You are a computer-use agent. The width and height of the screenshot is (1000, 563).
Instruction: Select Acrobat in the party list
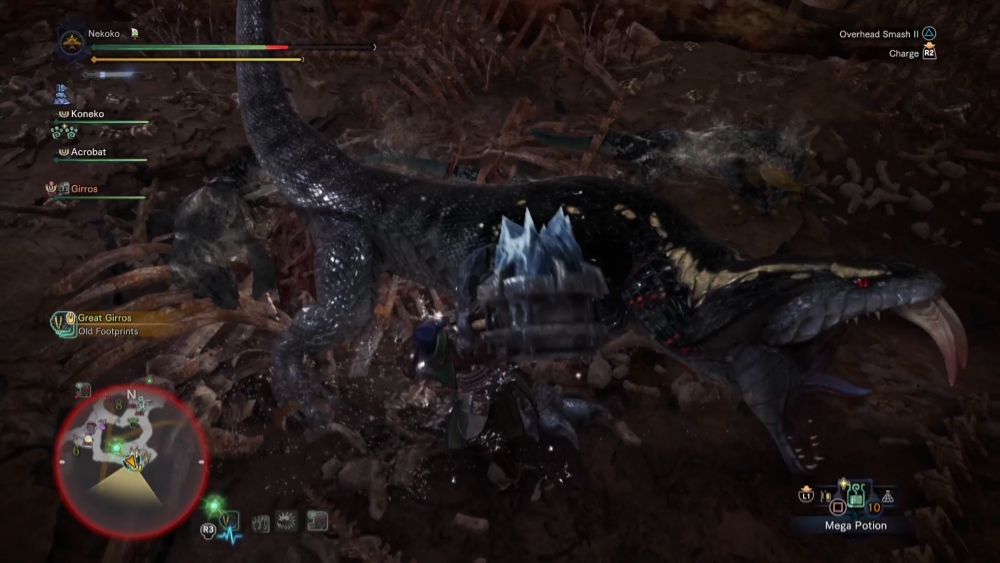pos(88,152)
